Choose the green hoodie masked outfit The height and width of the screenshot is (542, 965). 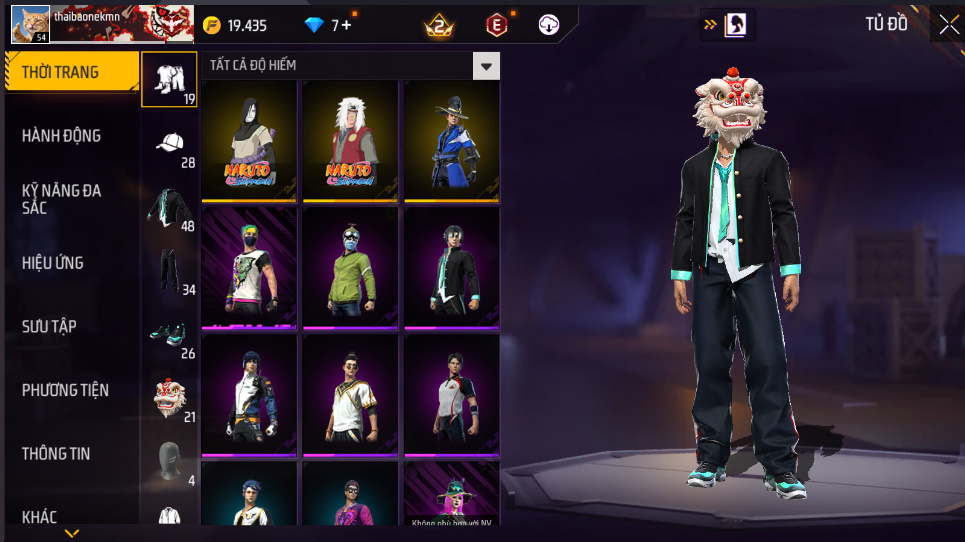[350, 267]
